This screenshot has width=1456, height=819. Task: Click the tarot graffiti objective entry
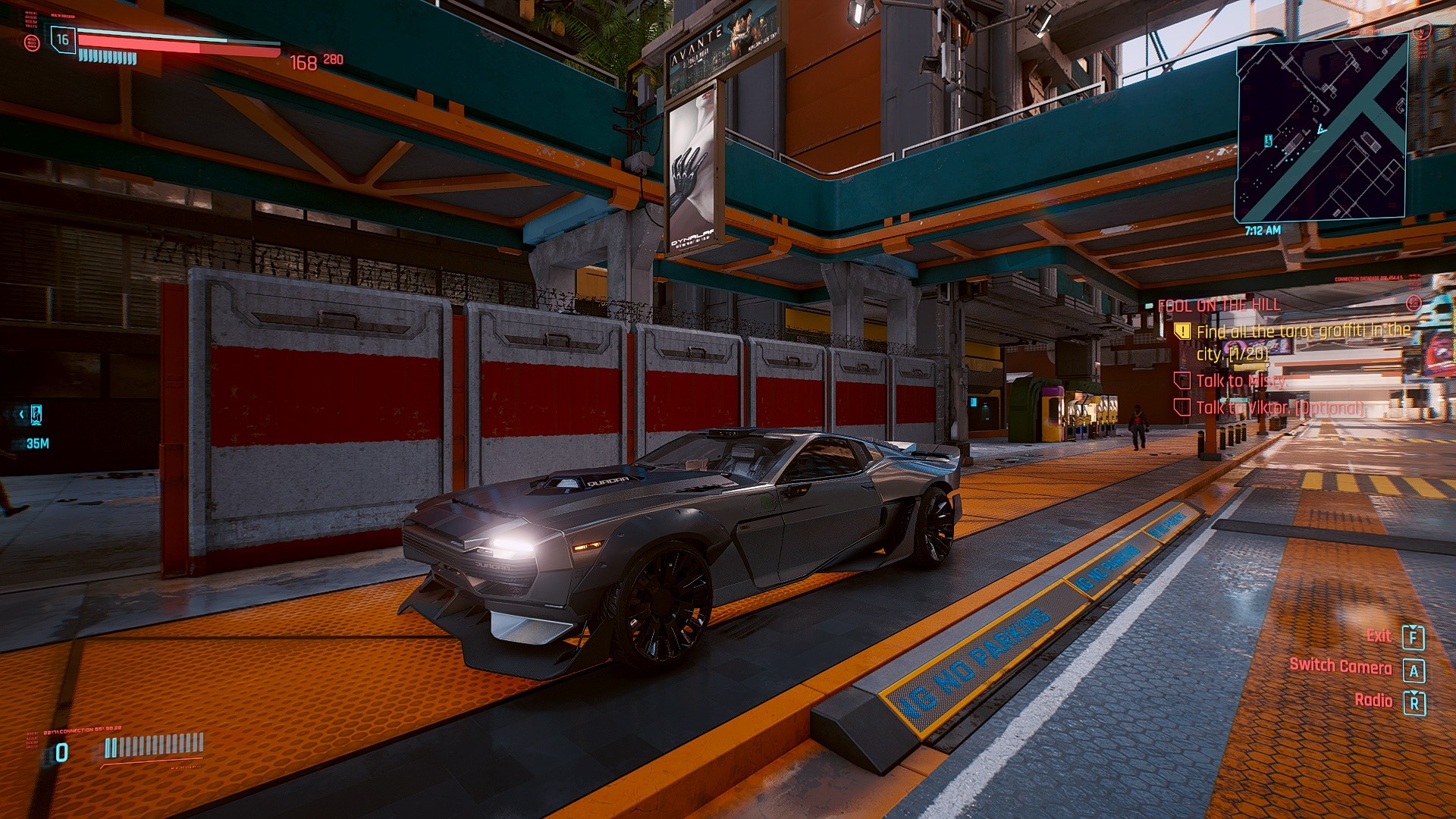tap(1302, 341)
